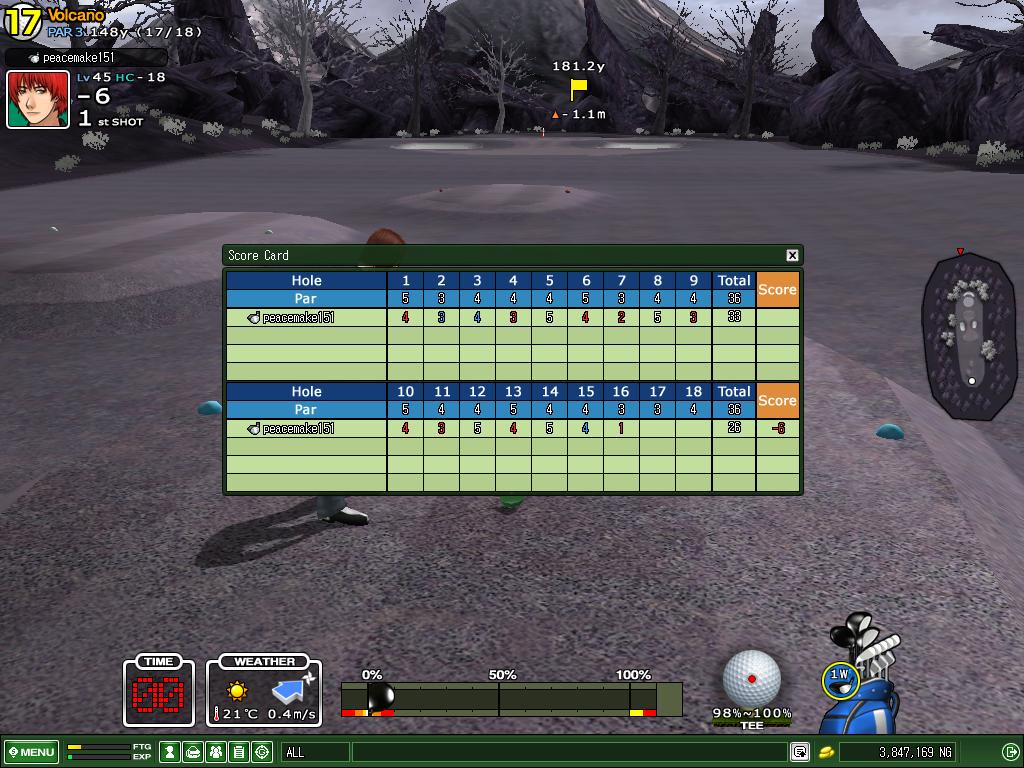
Task: Click the crosshair target icon in toolbar
Action: click(x=262, y=752)
